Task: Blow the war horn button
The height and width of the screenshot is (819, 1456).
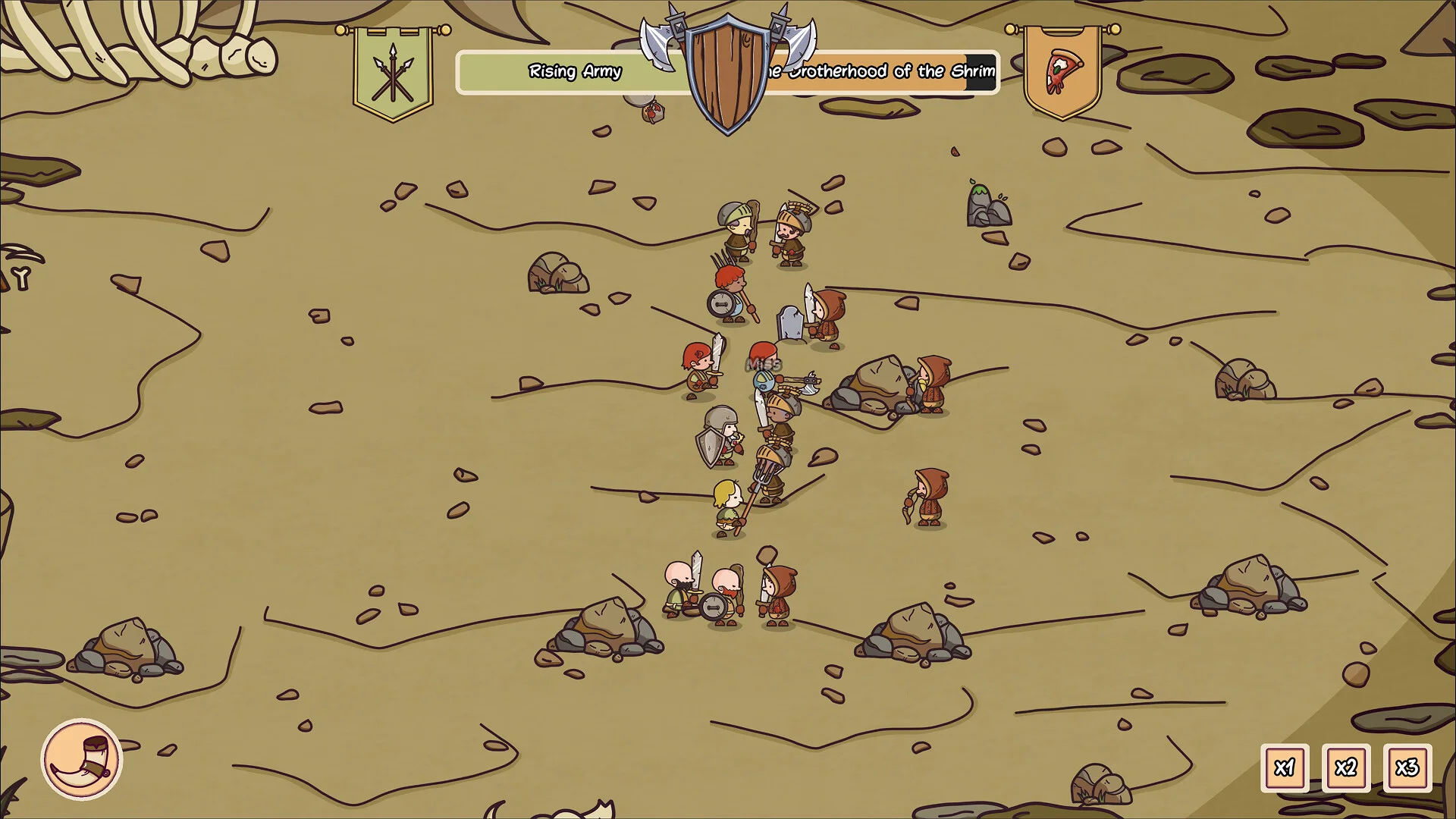Action: pos(82,759)
